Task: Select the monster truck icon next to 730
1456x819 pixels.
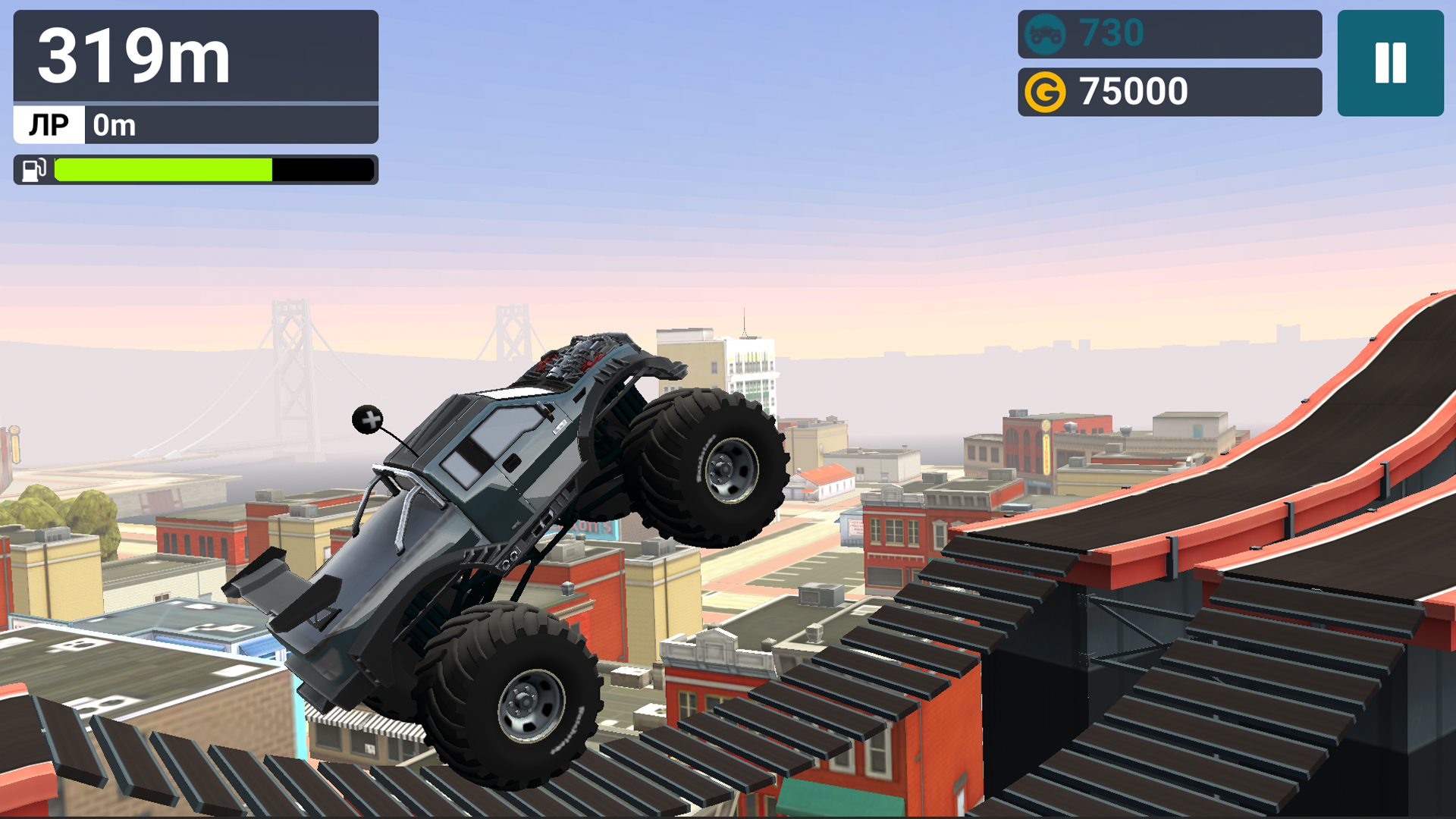Action: 1045,33
